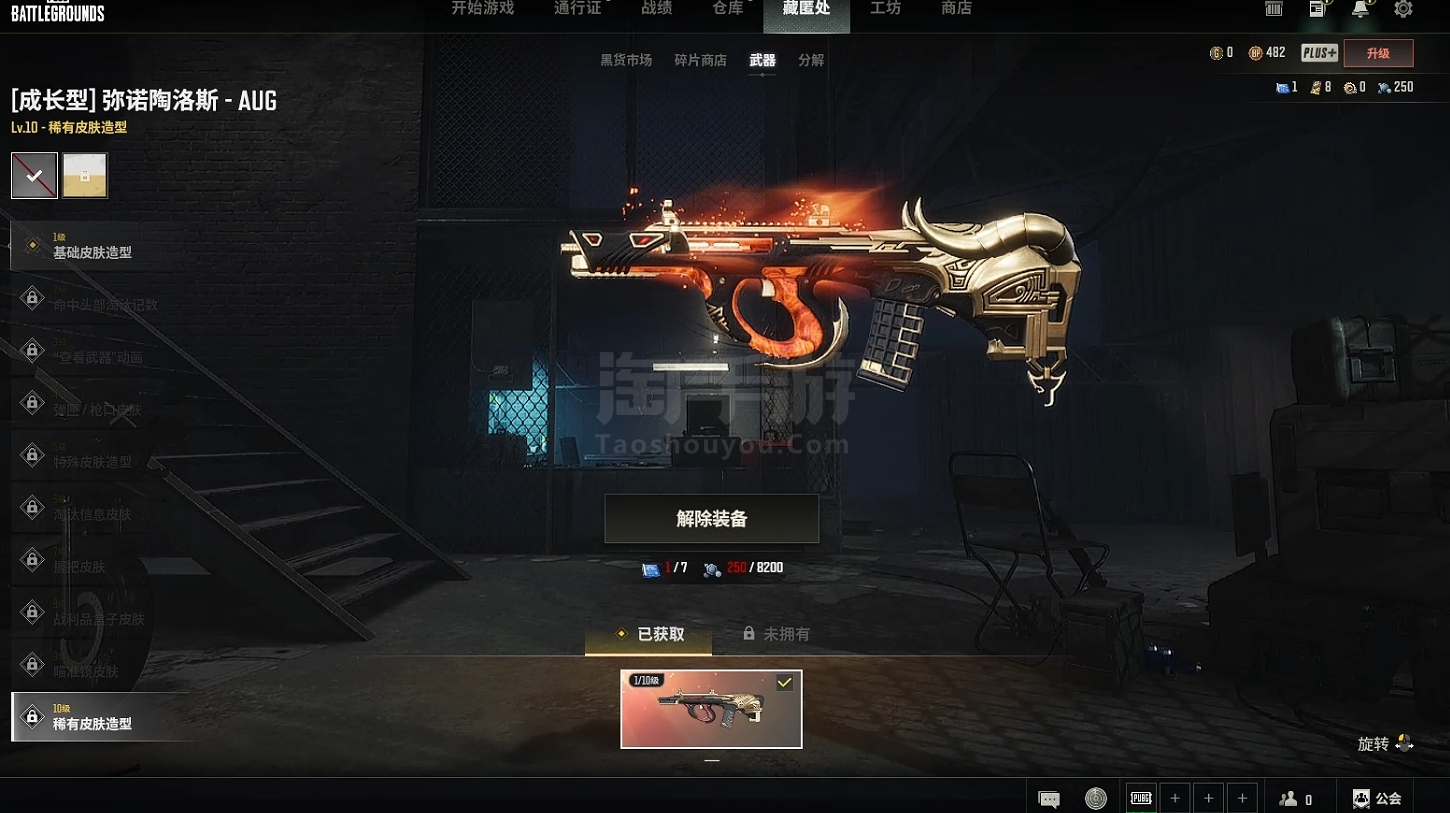
Task: Click the 解除装备 unequip button
Action: click(711, 519)
